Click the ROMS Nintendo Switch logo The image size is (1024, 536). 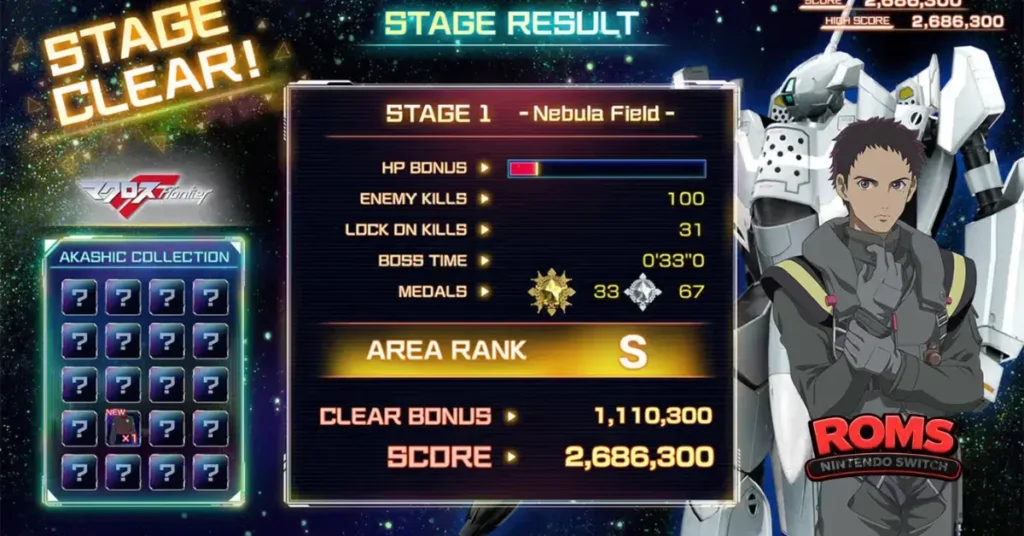click(x=882, y=446)
